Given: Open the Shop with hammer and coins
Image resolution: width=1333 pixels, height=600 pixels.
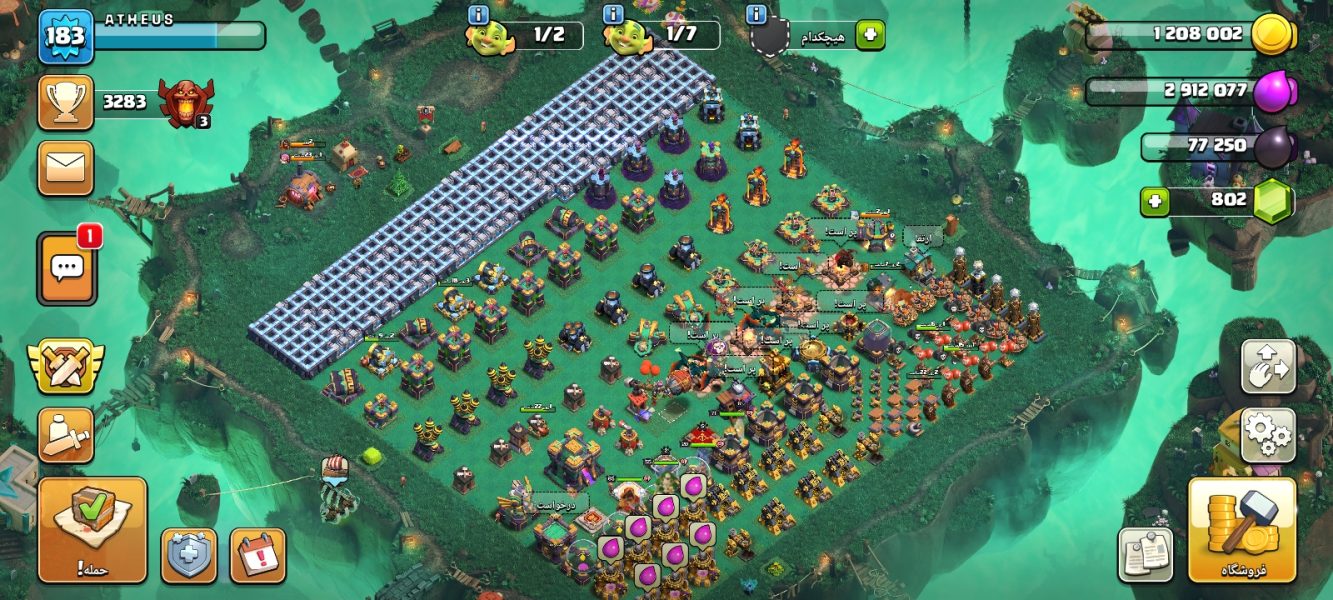Looking at the screenshot, I should [x=1241, y=530].
